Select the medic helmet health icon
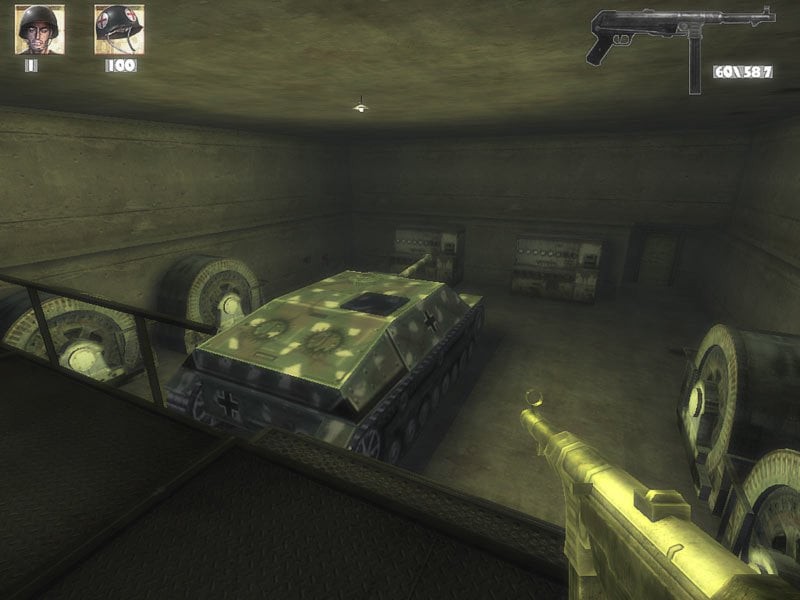This screenshot has width=800, height=600. [119, 30]
